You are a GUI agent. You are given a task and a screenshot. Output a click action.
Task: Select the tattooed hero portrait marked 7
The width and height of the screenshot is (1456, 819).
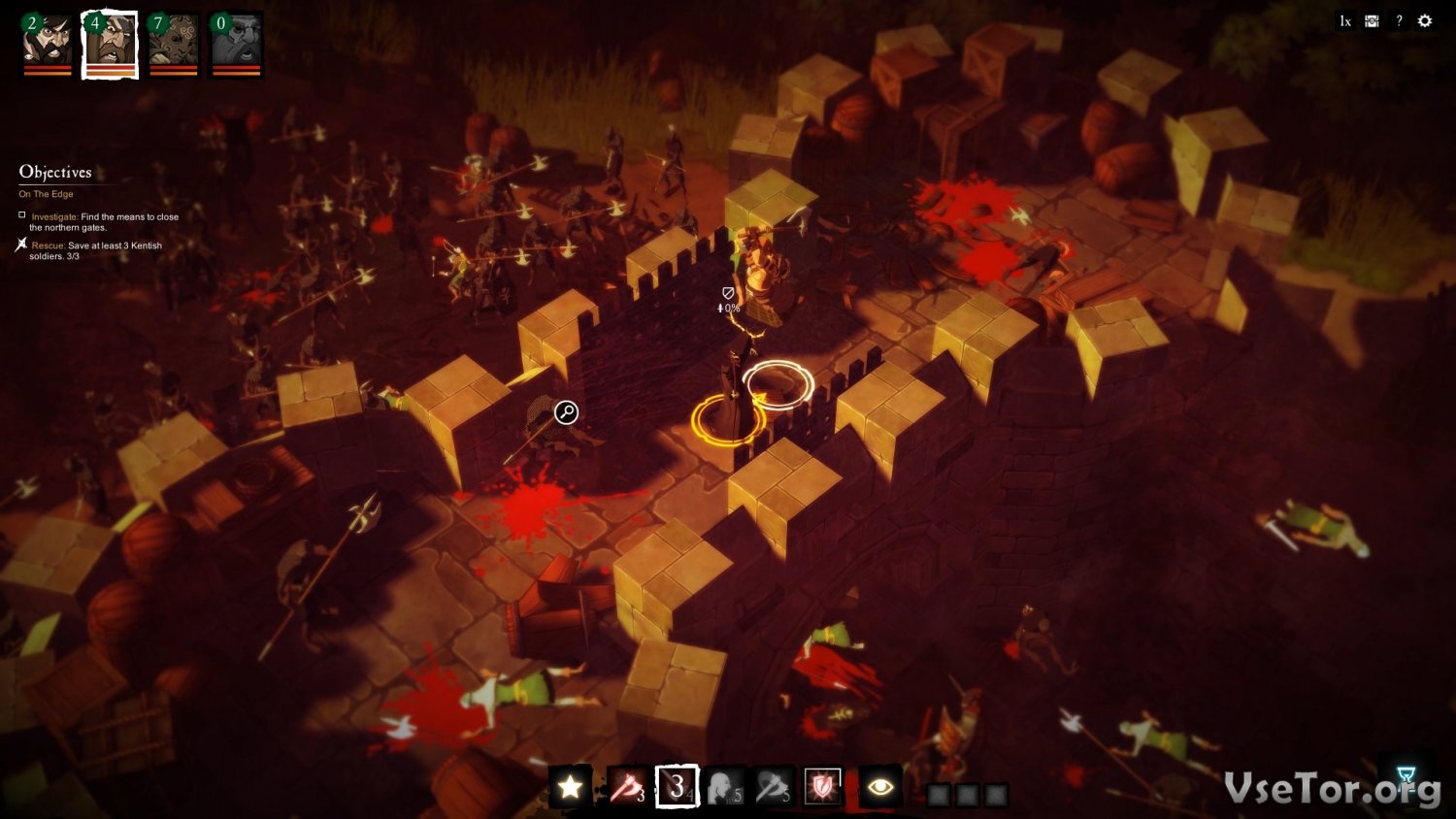(174, 43)
